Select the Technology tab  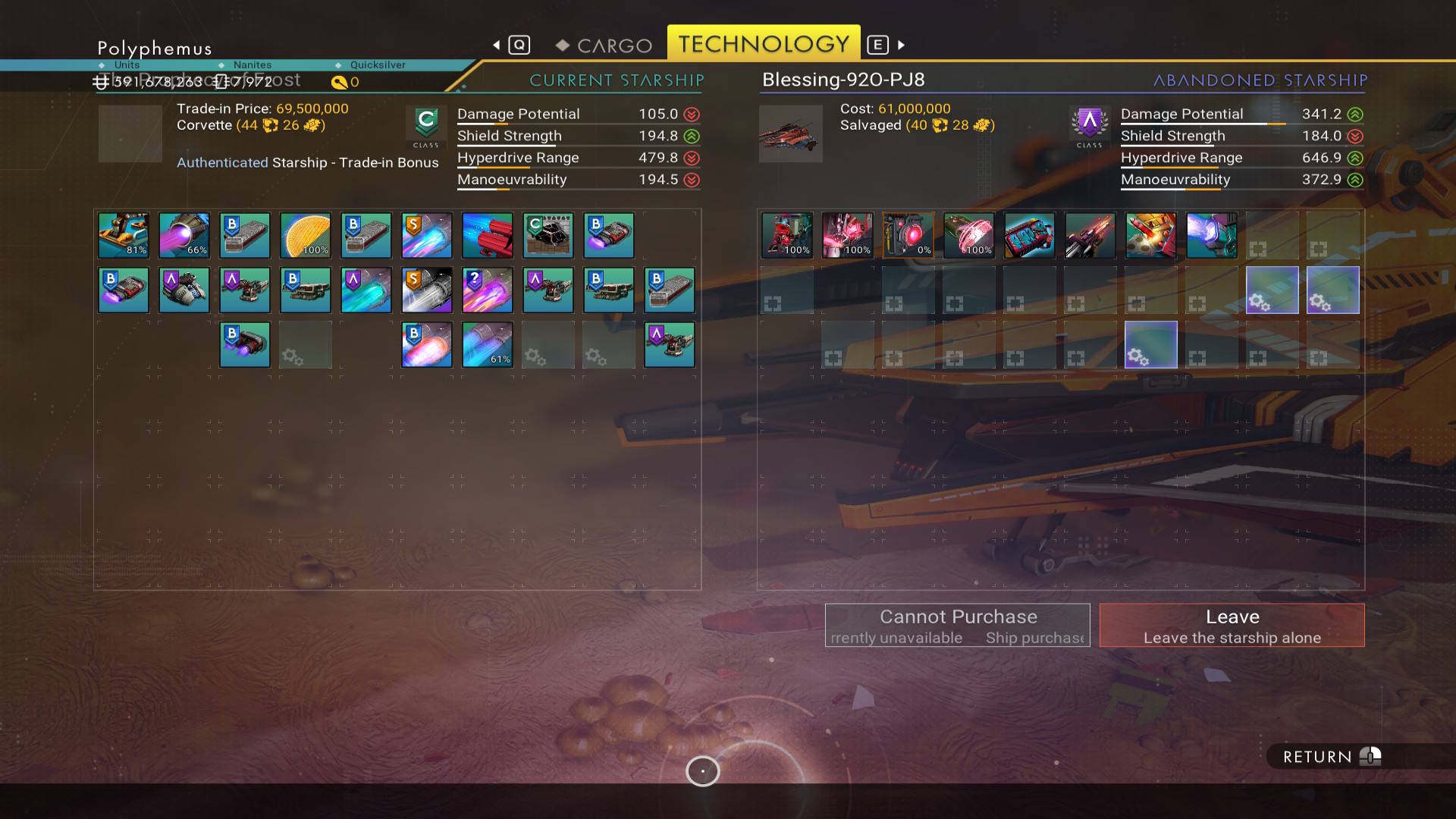[763, 44]
